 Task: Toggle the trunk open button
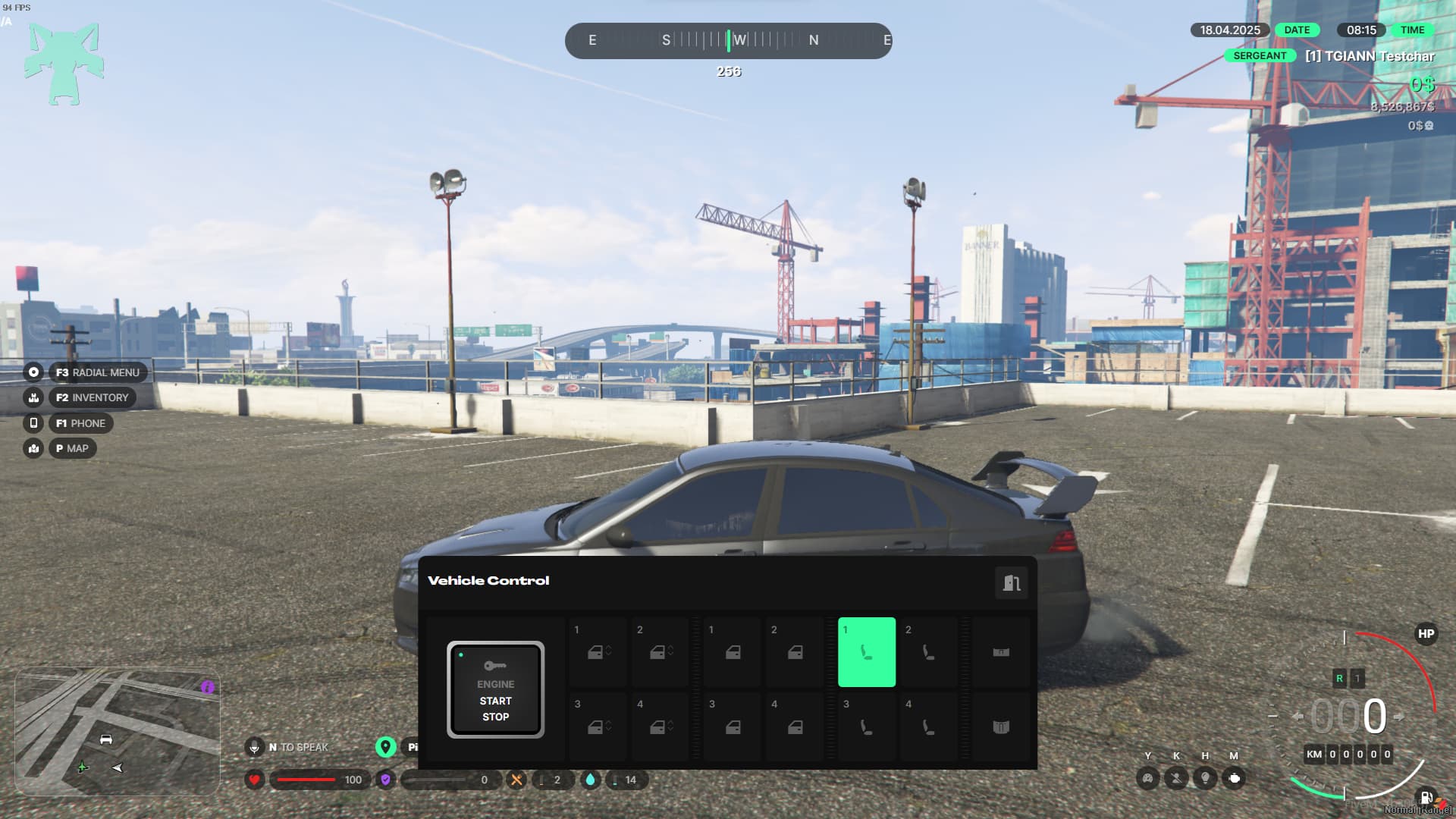pyautogui.click(x=1001, y=726)
